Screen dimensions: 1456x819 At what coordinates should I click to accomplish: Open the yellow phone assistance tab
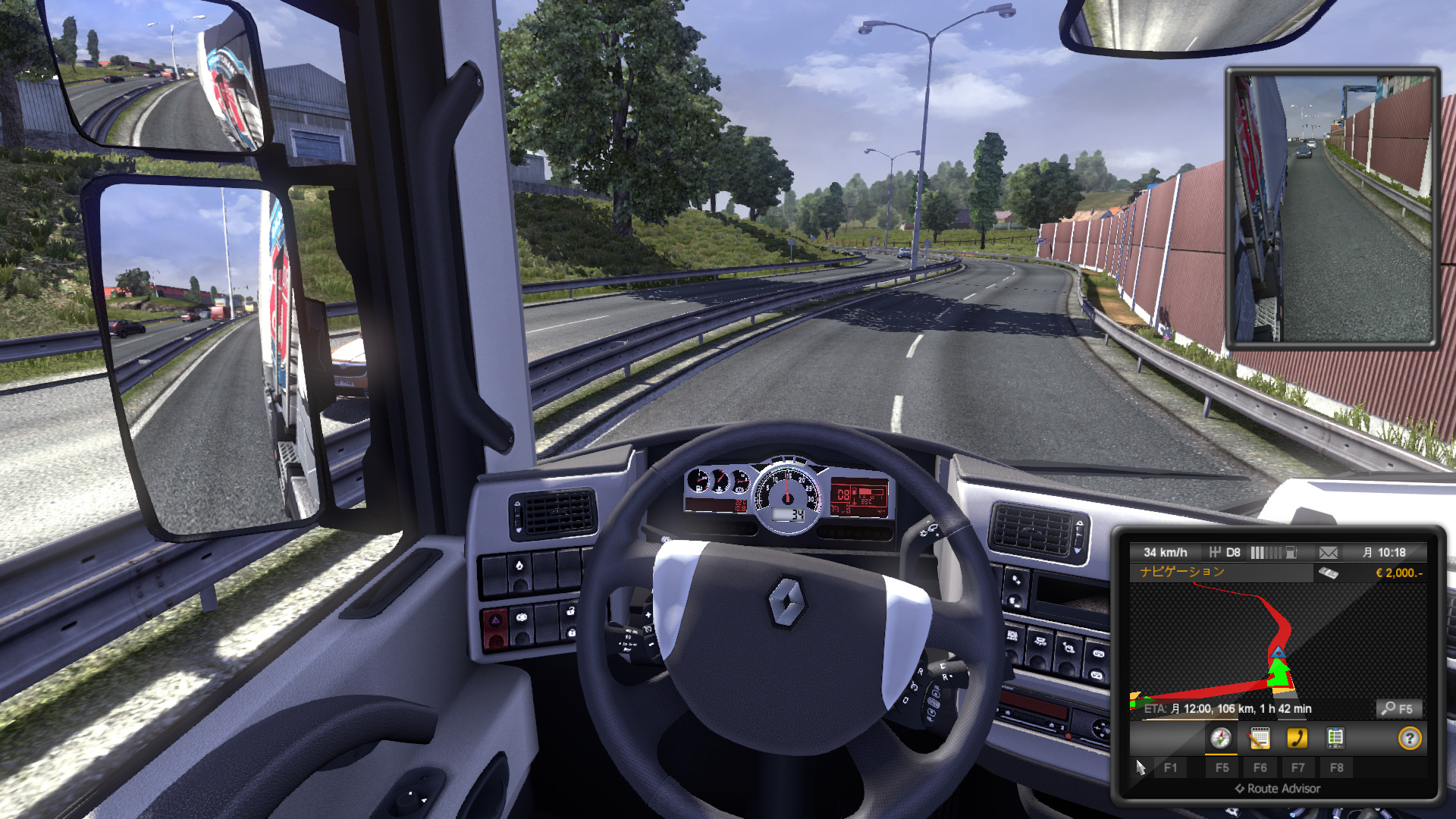click(x=1297, y=738)
